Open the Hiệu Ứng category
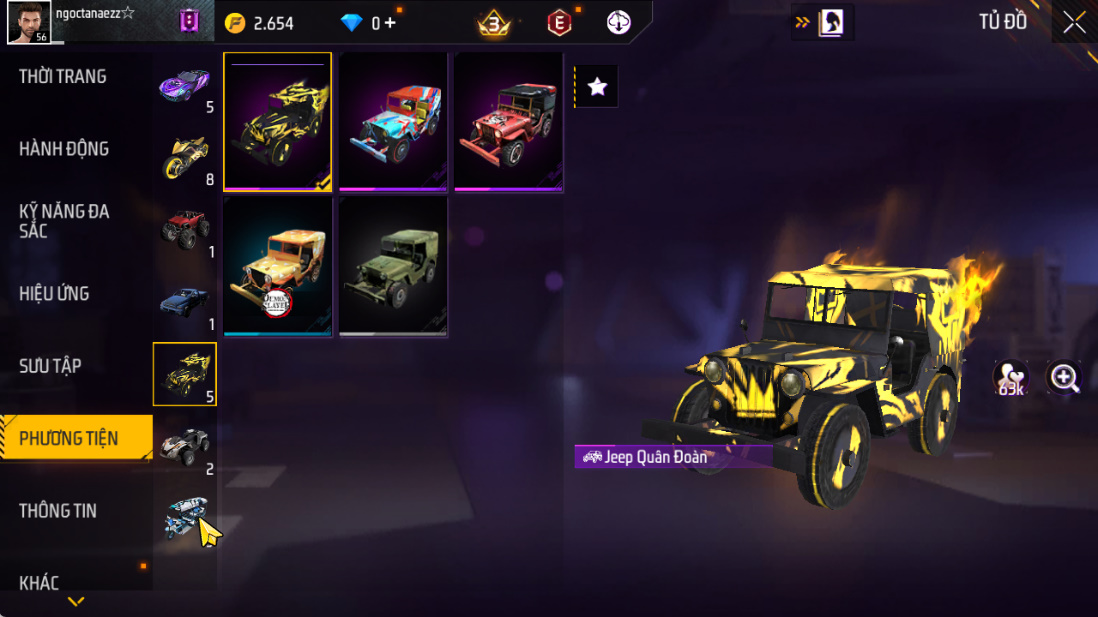The width and height of the screenshot is (1098, 617). [x=54, y=294]
